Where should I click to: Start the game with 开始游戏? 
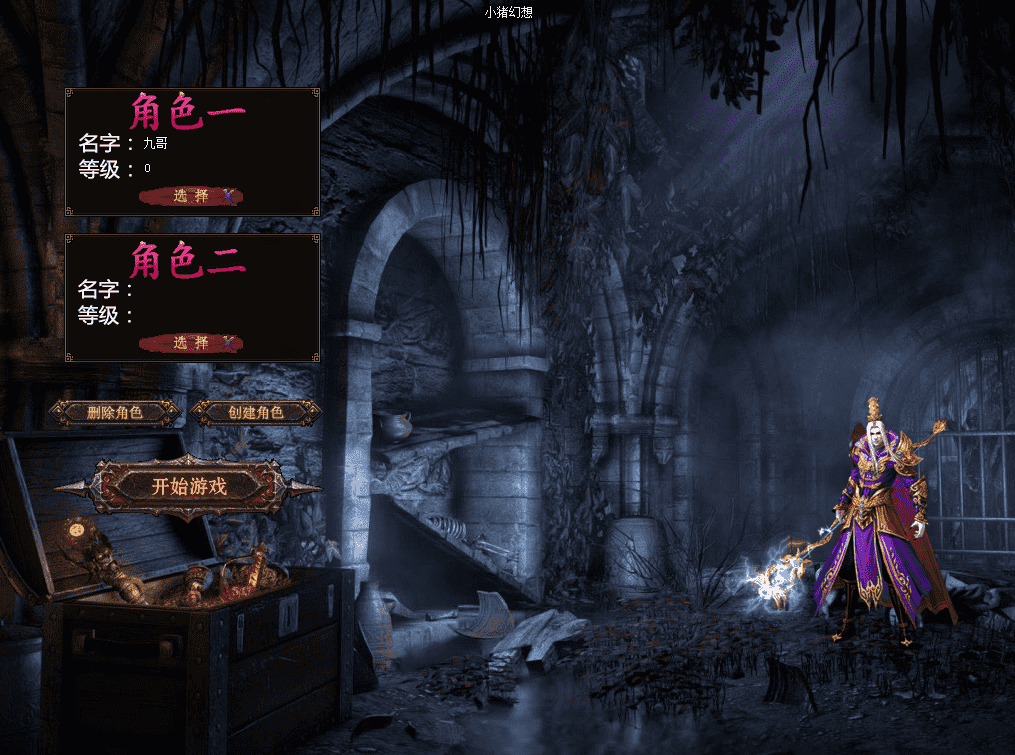tap(189, 487)
